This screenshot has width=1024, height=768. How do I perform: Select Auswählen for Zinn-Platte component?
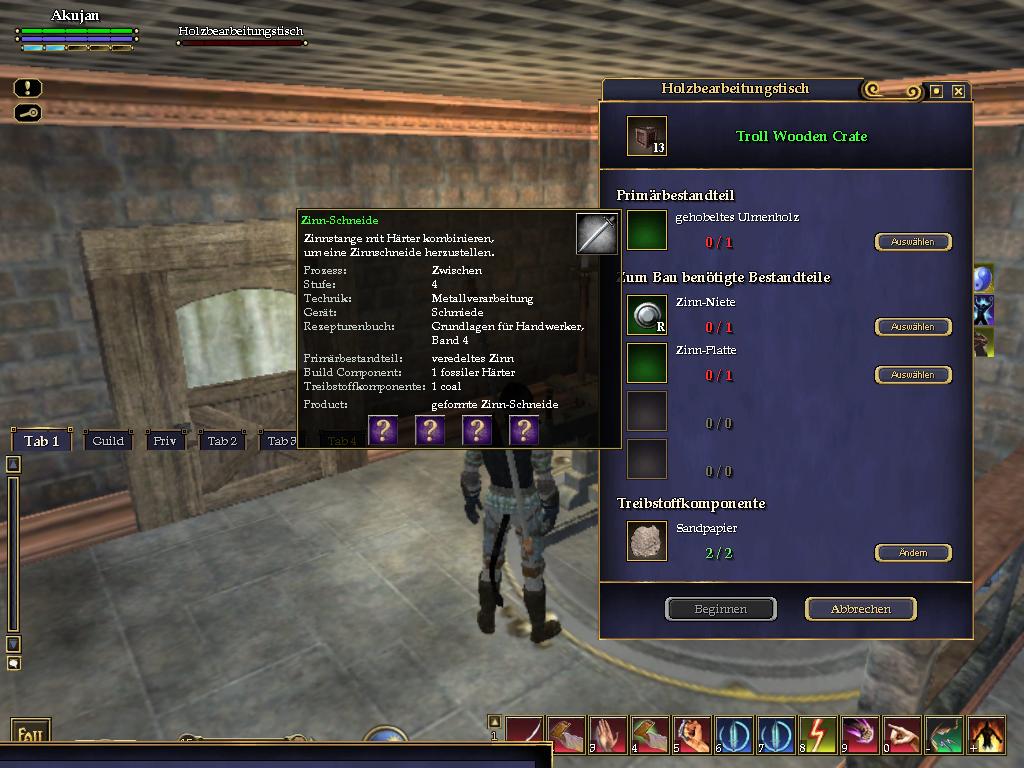tap(912, 375)
